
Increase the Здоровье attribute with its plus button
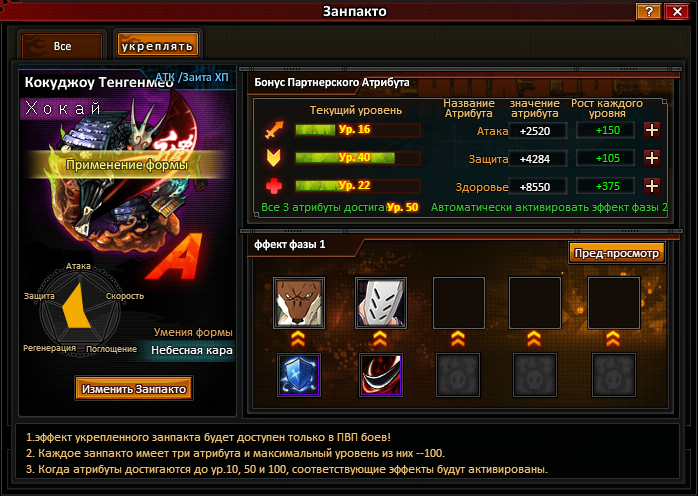tap(652, 186)
